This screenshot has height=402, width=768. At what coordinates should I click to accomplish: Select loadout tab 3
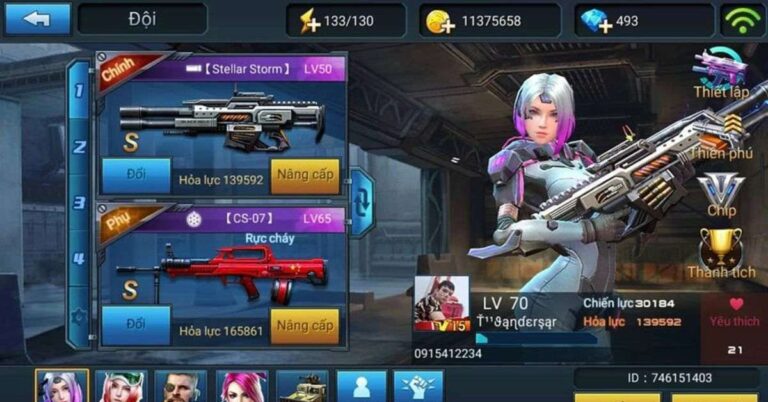[79, 202]
